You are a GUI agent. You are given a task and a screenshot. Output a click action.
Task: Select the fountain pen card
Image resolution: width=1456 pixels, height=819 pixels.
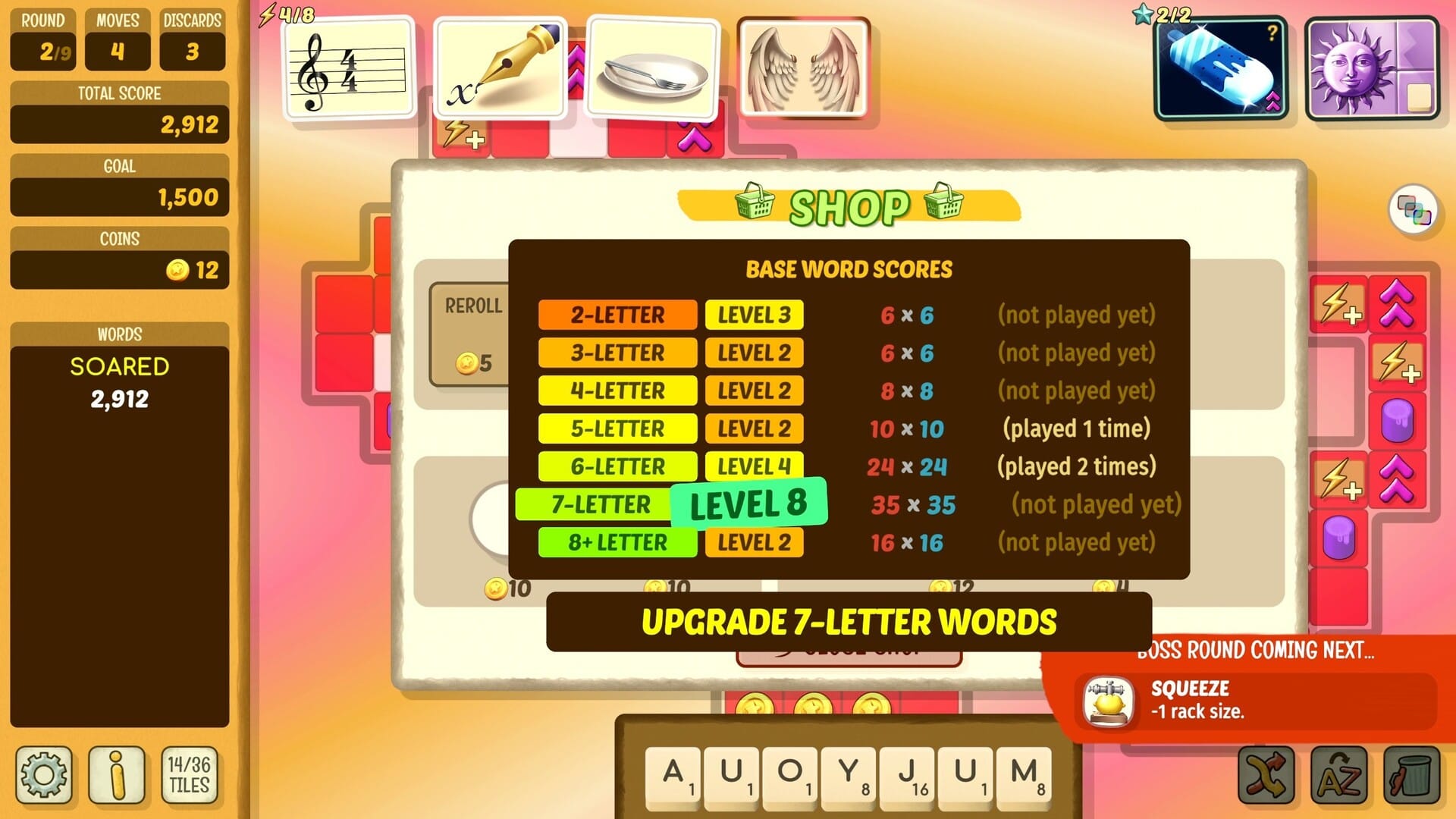[500, 68]
